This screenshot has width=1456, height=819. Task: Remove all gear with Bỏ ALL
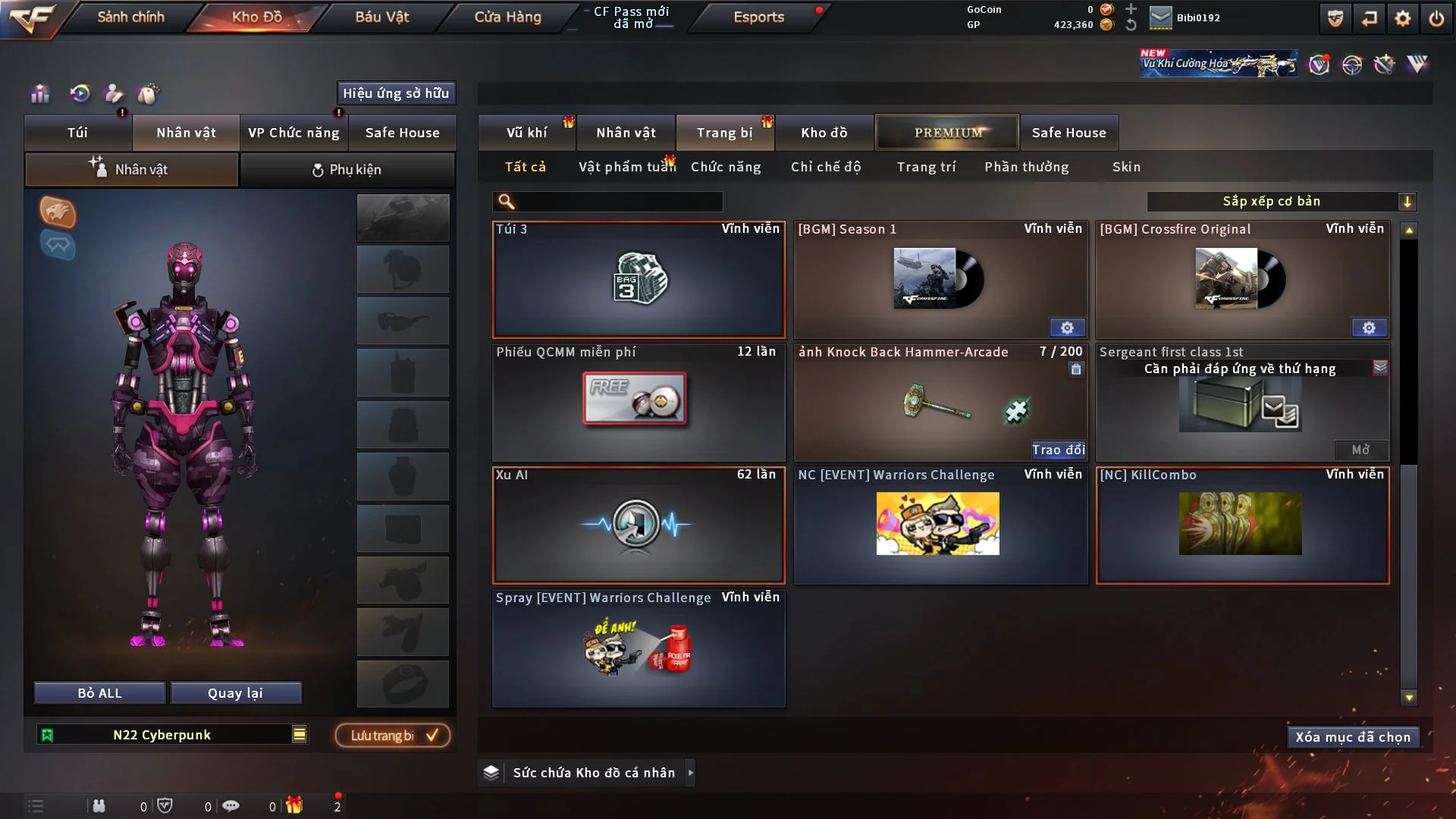pyautogui.click(x=99, y=693)
